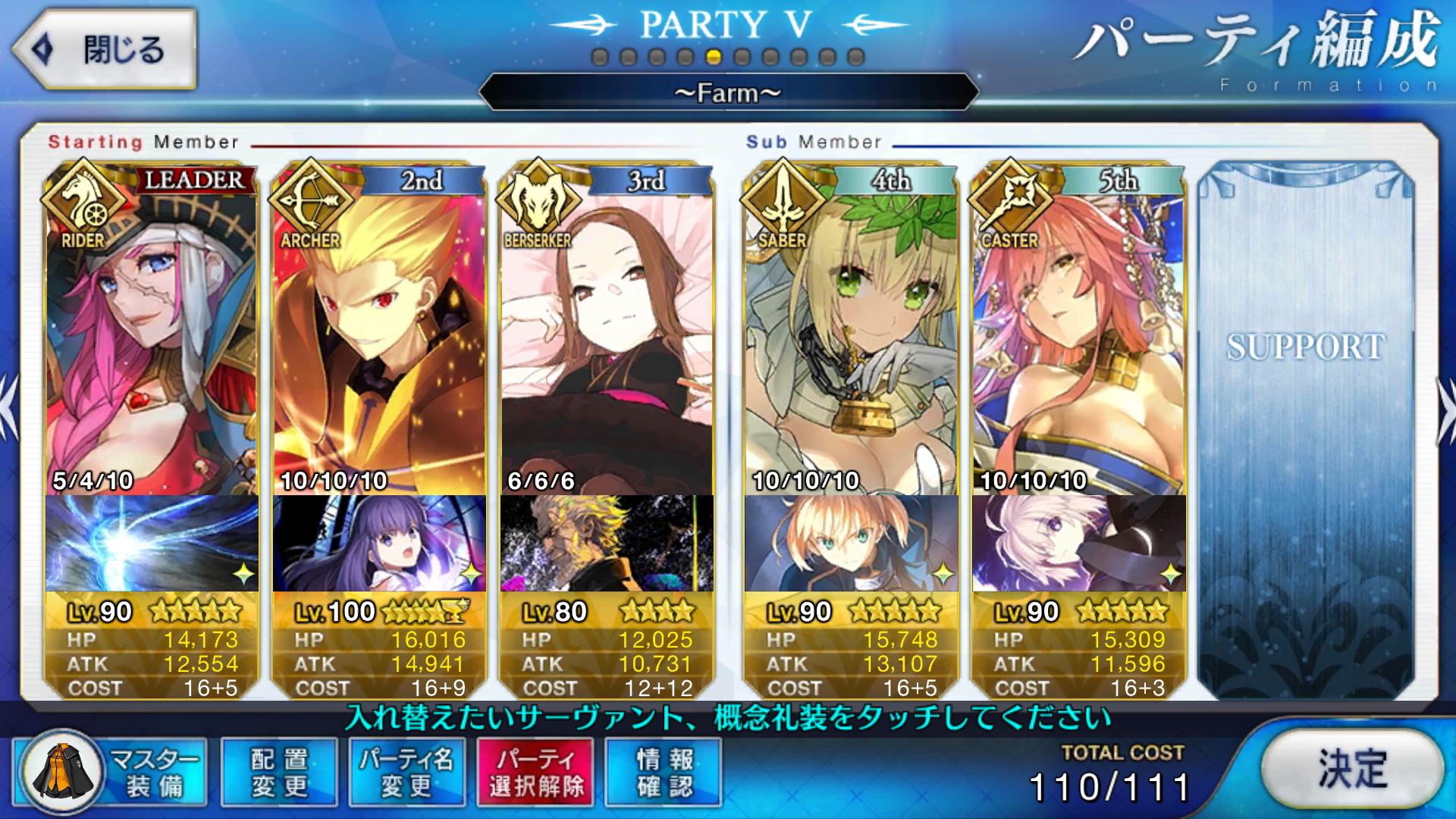Clear party selection (パーティ選択解除)
Screen dimensions: 1456x819
535,772
